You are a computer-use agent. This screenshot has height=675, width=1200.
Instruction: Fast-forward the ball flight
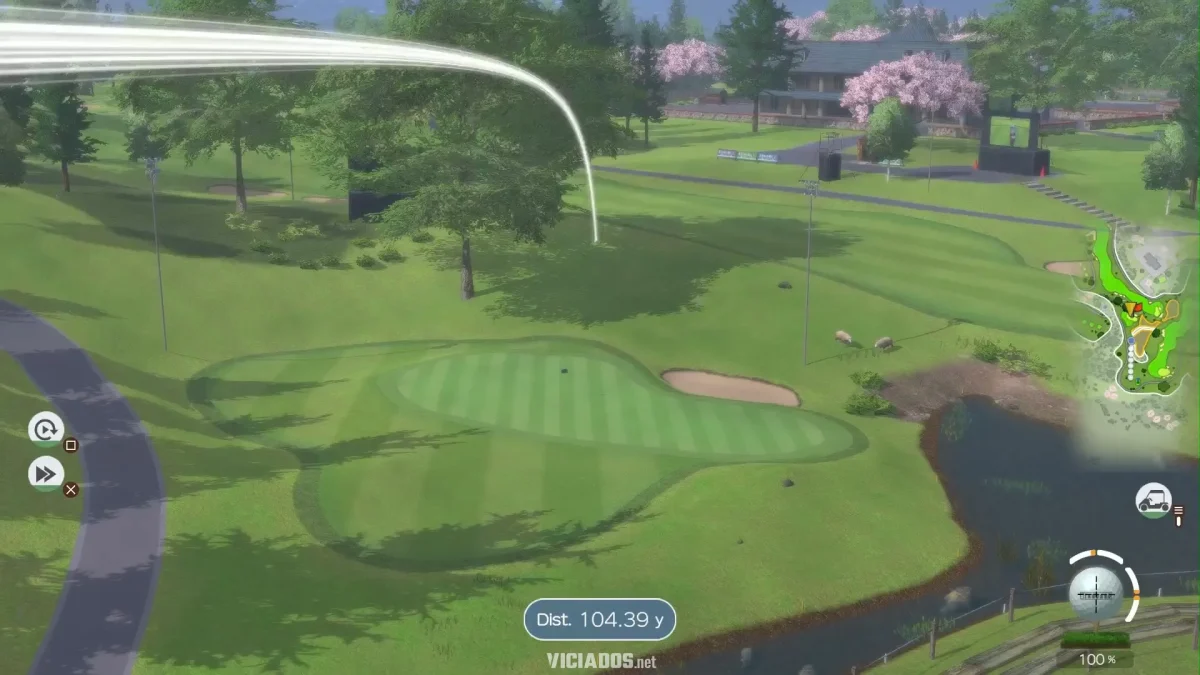click(x=46, y=473)
